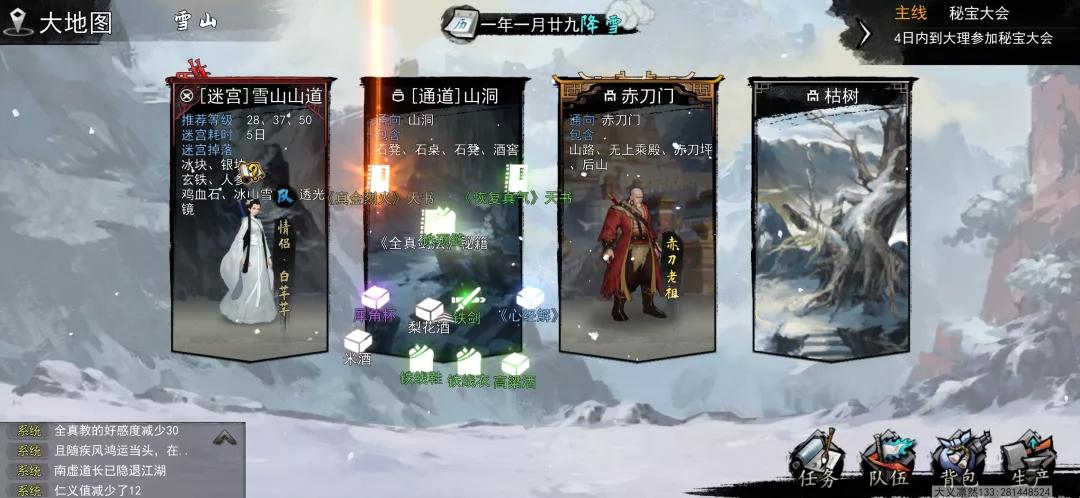Toggle the main quest tracker arrow
1080x498 pixels.
(x=865, y=33)
